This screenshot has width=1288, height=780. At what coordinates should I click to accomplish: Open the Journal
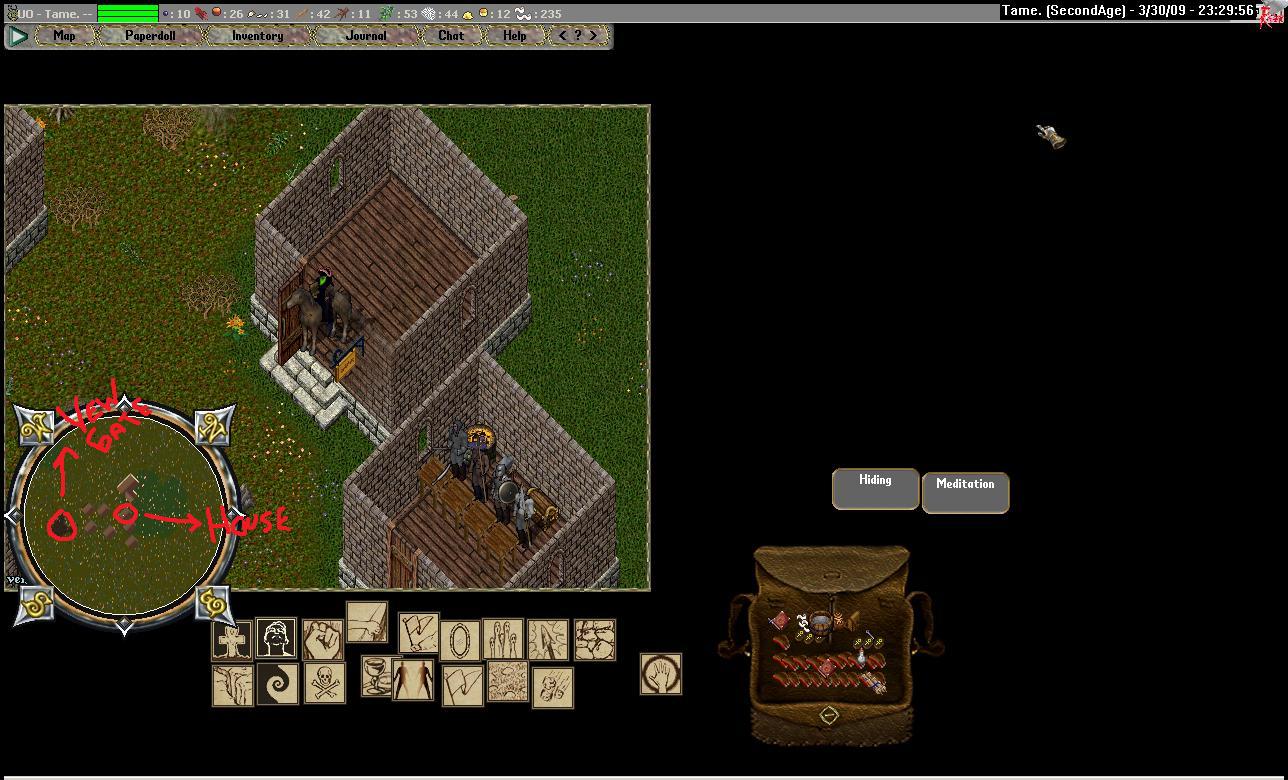(365, 36)
